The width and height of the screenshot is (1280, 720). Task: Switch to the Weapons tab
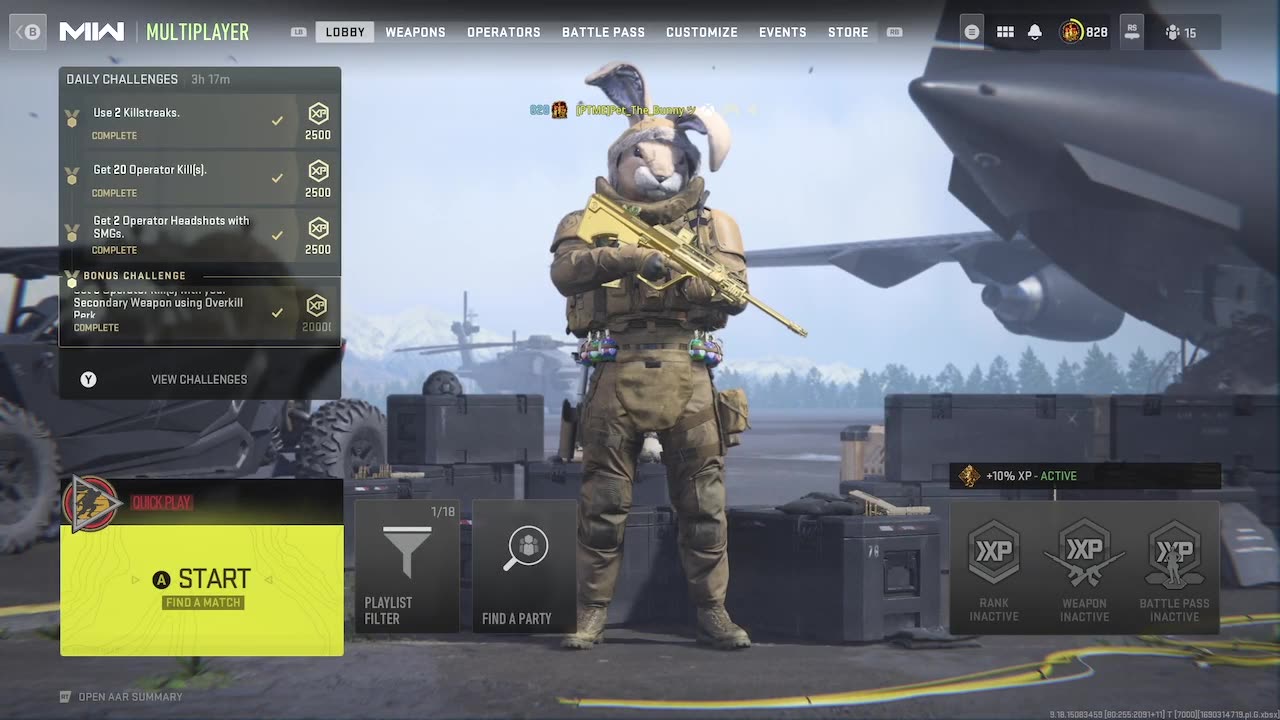tap(415, 32)
